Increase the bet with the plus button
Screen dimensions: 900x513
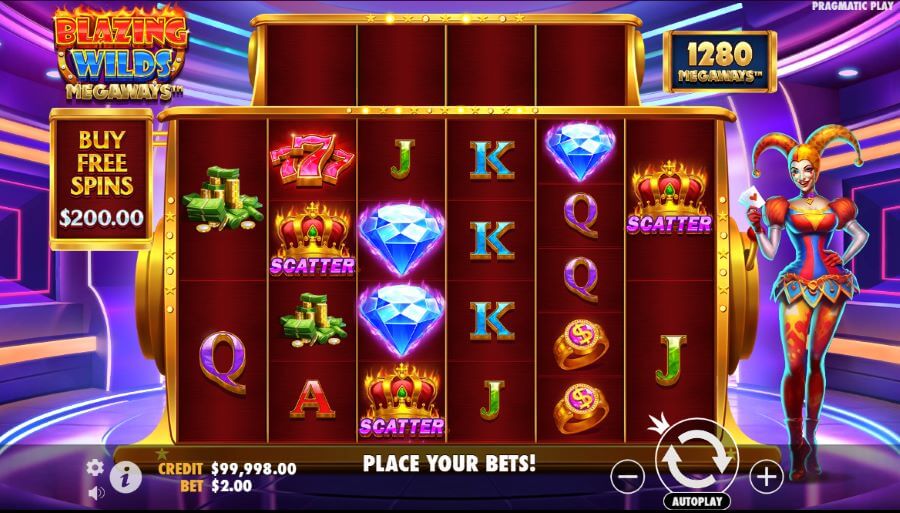[x=765, y=477]
